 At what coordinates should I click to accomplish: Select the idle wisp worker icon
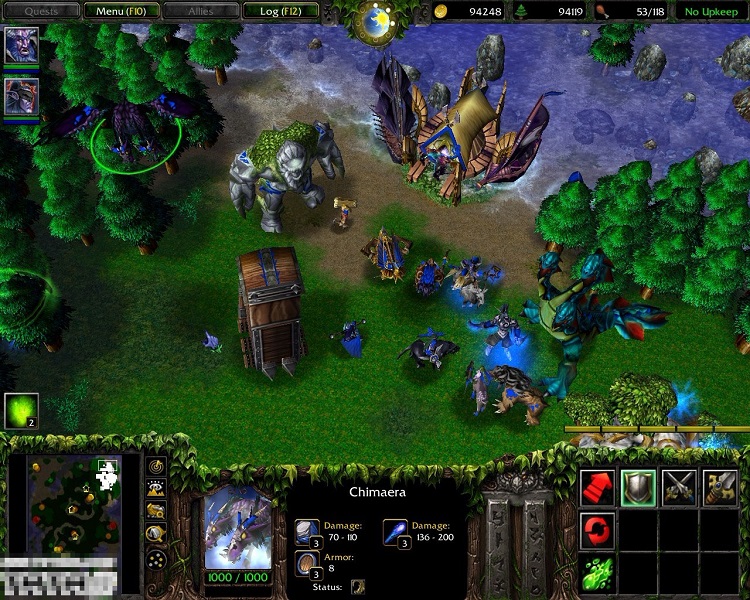(x=21, y=410)
